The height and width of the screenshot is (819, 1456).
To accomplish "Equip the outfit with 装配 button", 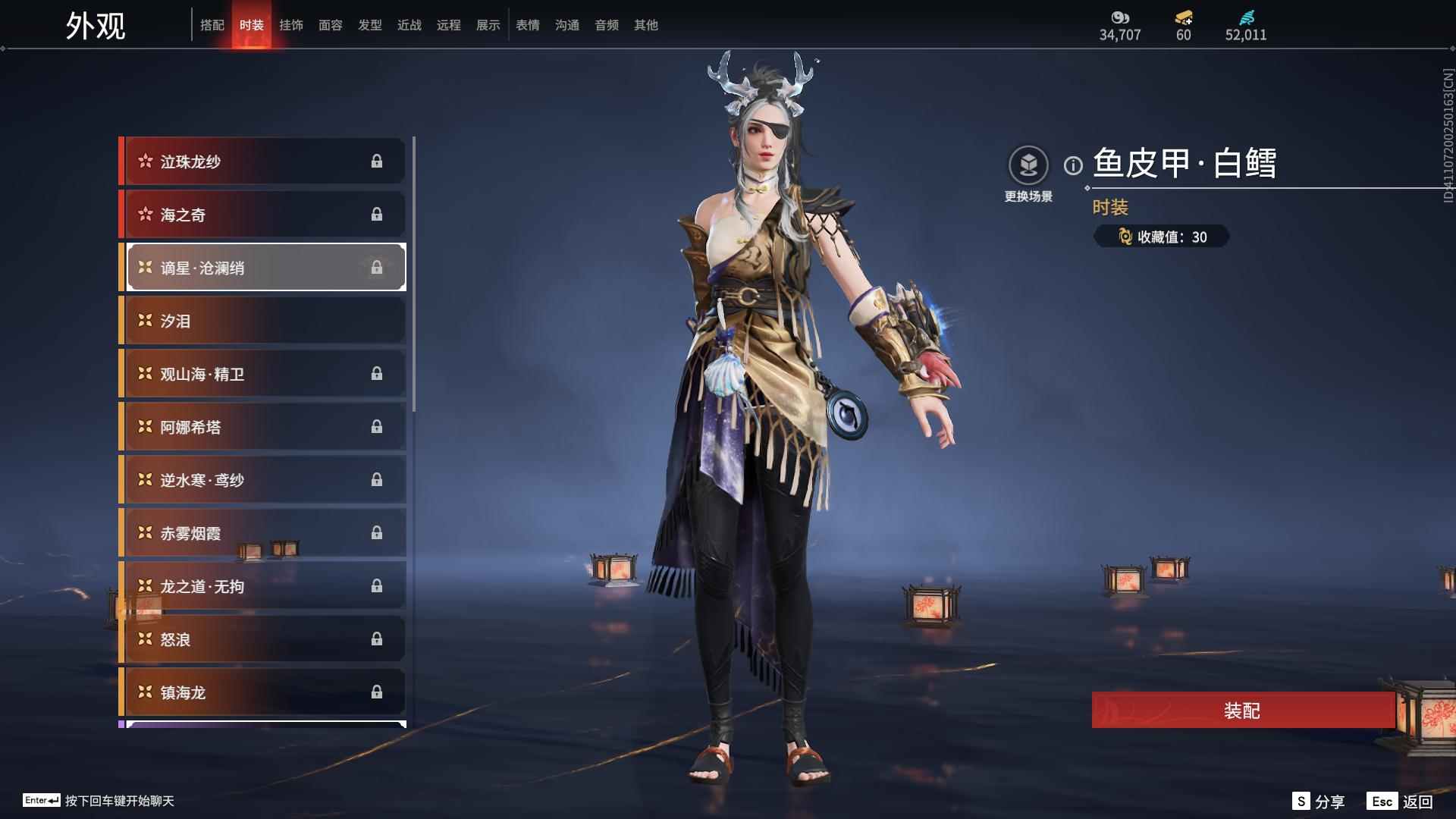I will point(1242,711).
